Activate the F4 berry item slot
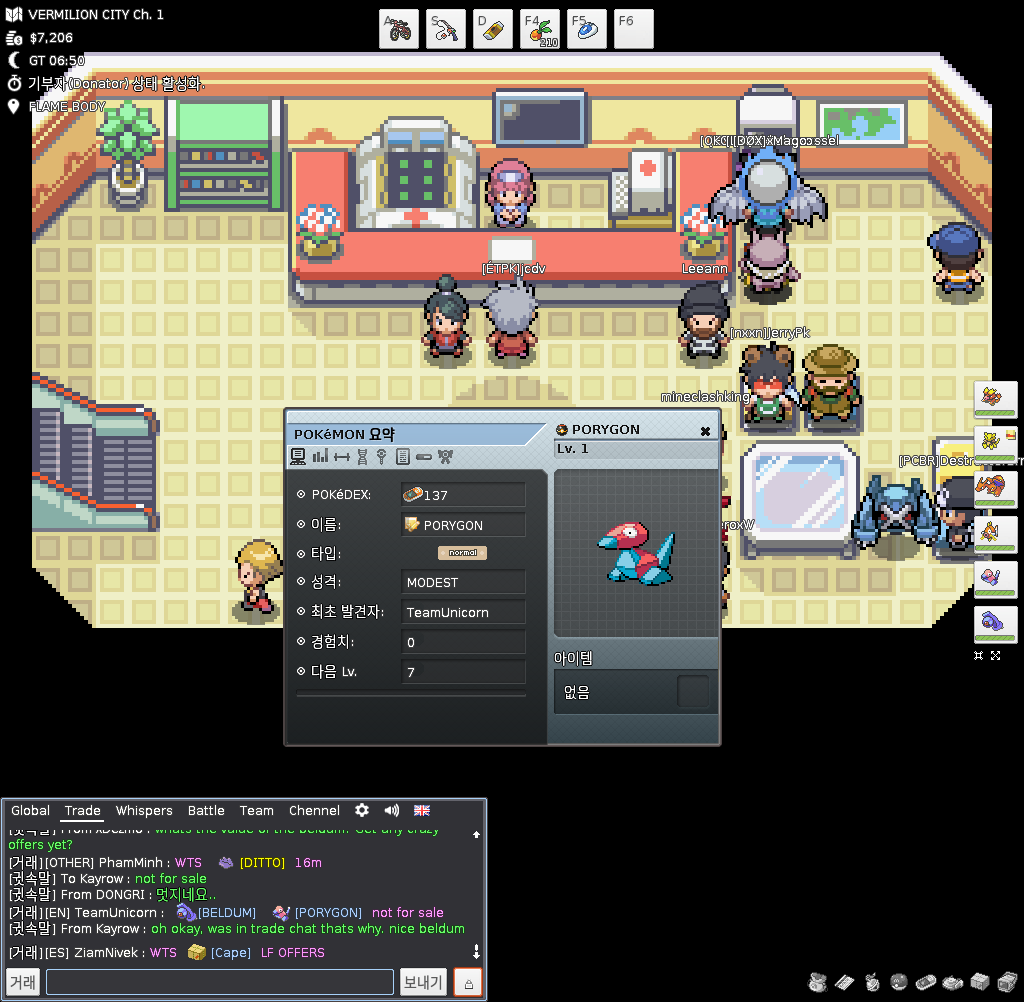 [x=540, y=29]
